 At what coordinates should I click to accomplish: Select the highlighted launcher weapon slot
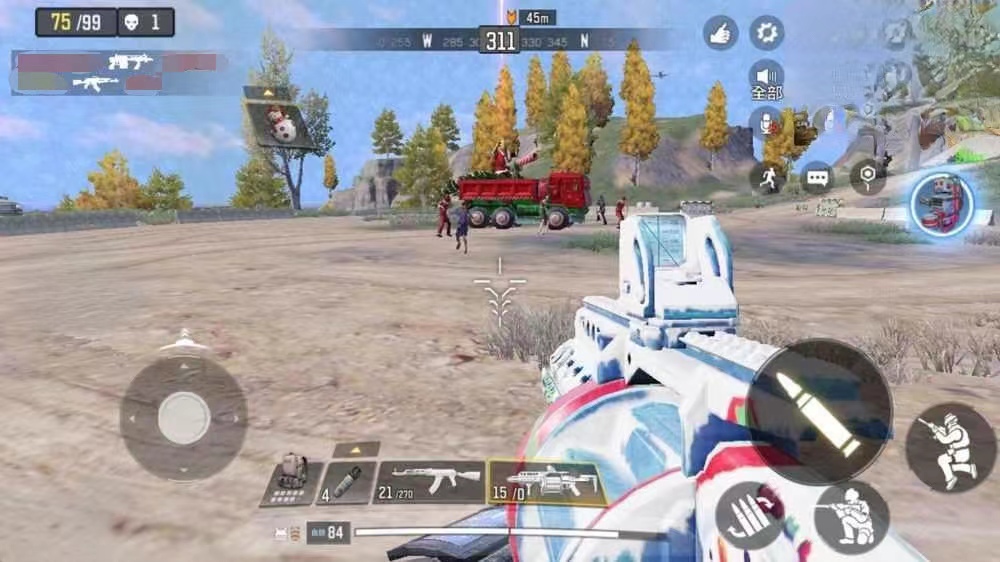545,482
